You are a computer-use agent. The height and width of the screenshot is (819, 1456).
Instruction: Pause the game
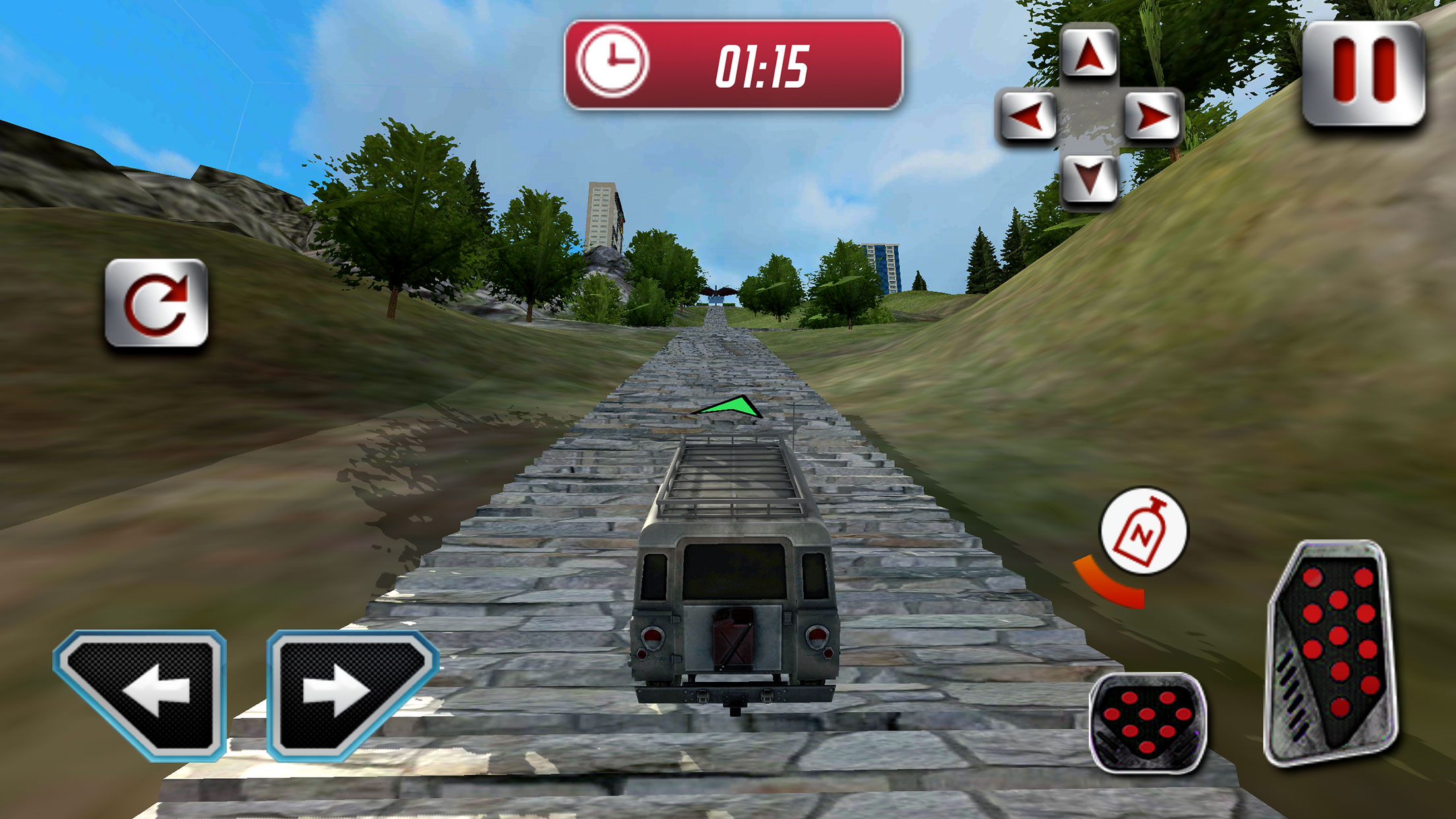[x=1363, y=73]
